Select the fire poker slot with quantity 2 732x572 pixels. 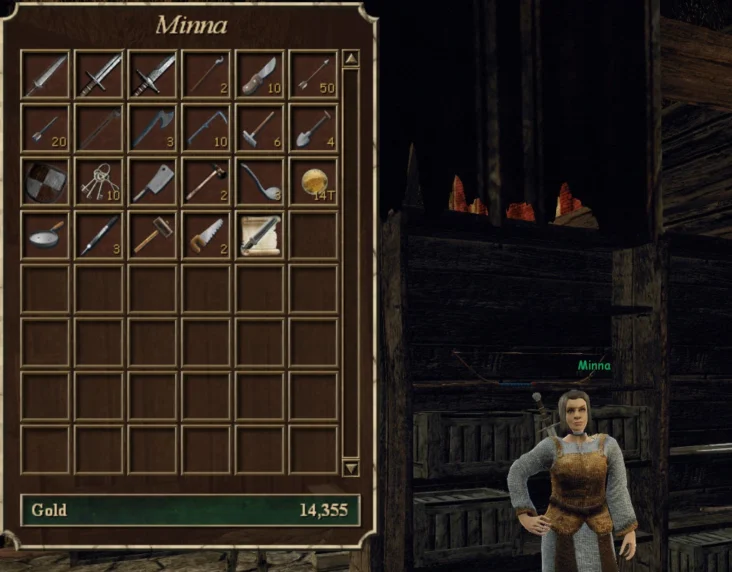[x=206, y=75]
